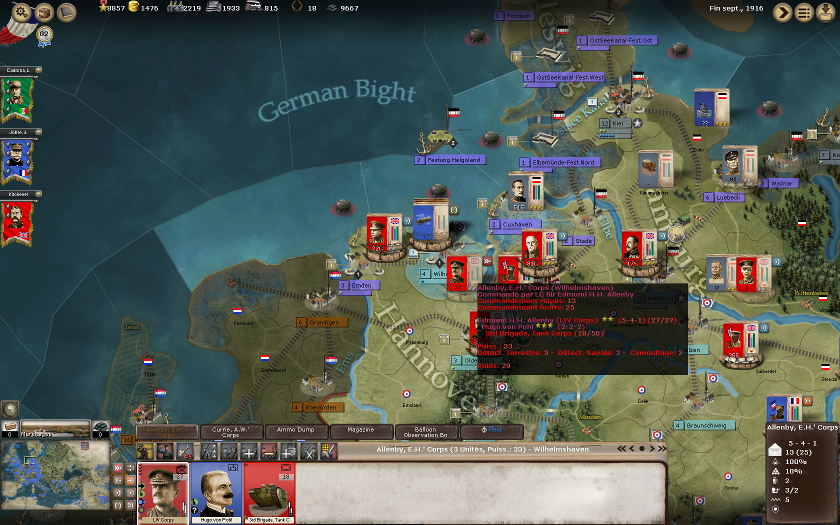The image size is (840, 525).
Task: Select the Kitchener leader banner
Action: pos(18,220)
